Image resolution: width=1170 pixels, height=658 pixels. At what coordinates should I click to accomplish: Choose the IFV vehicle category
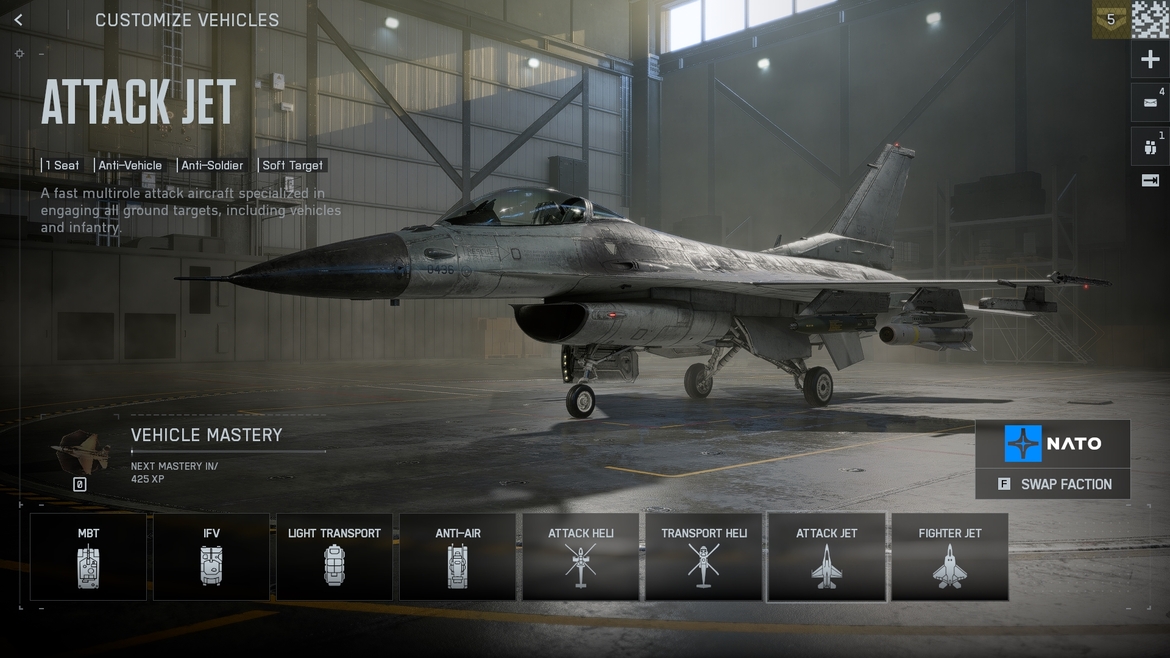point(211,557)
